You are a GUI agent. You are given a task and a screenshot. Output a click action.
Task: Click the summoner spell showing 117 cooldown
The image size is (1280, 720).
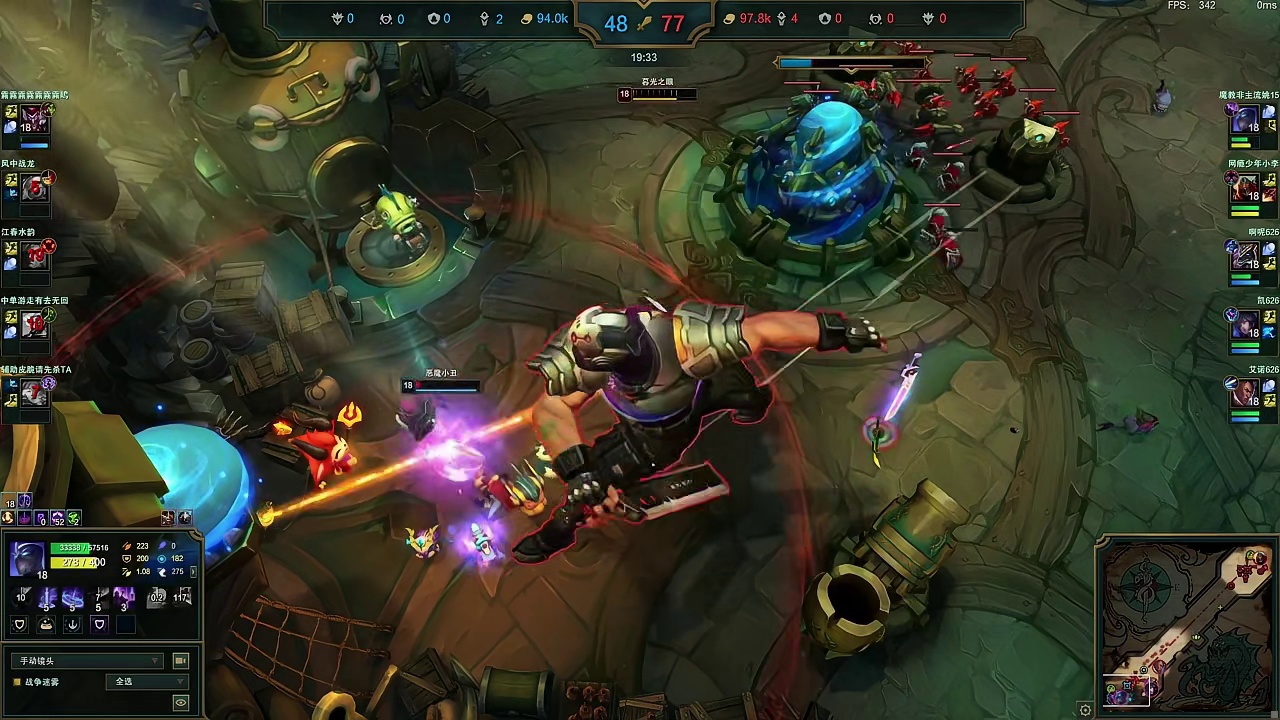pyautogui.click(x=182, y=598)
